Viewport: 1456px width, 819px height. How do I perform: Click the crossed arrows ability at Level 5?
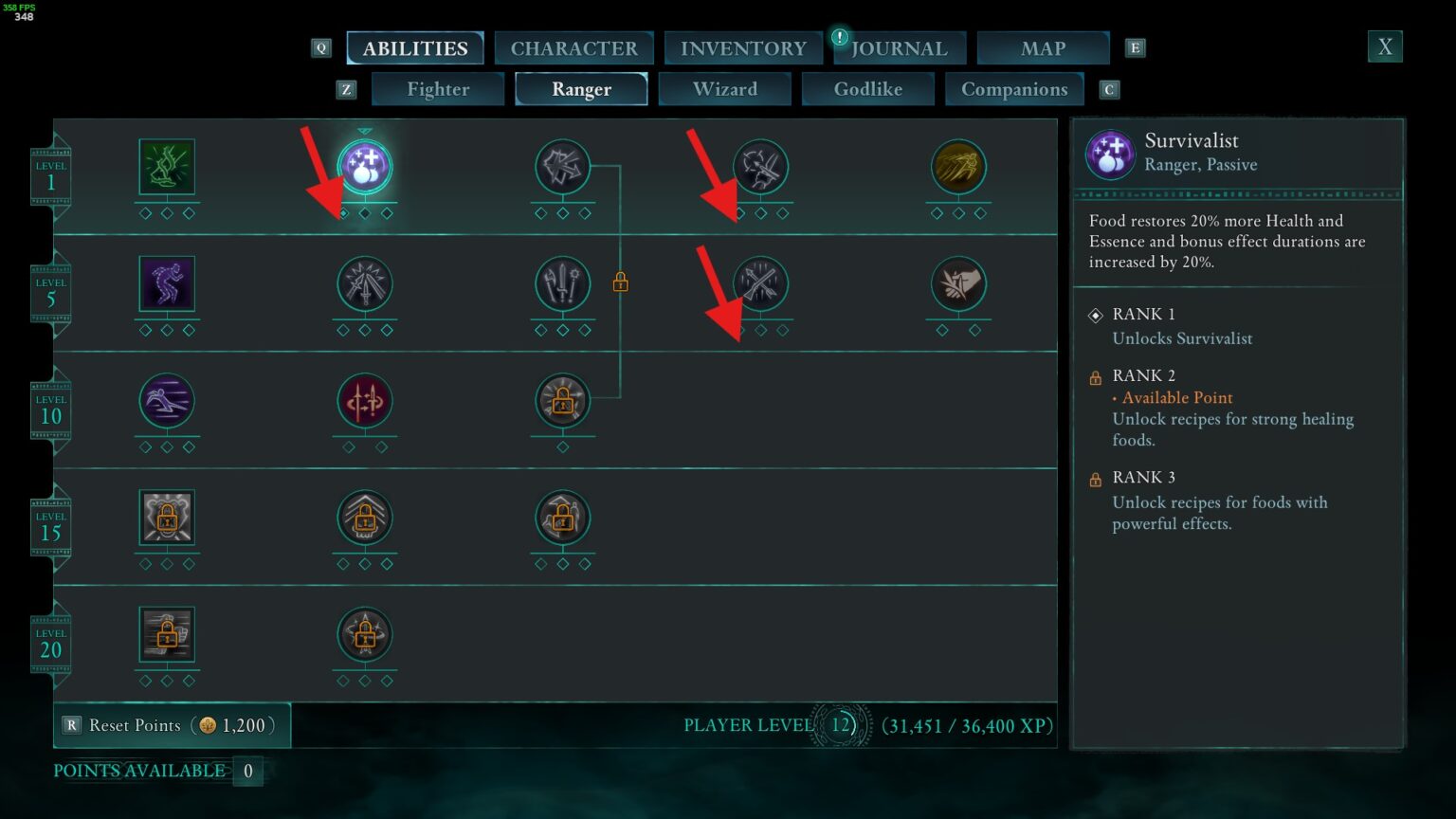[x=761, y=282]
